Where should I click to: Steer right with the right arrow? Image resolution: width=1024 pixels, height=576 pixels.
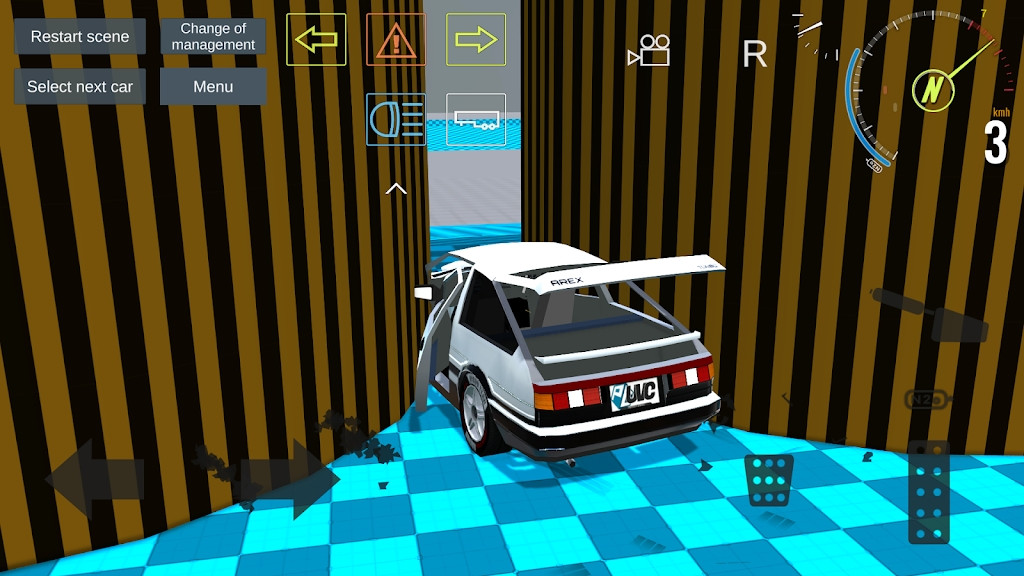point(290,478)
